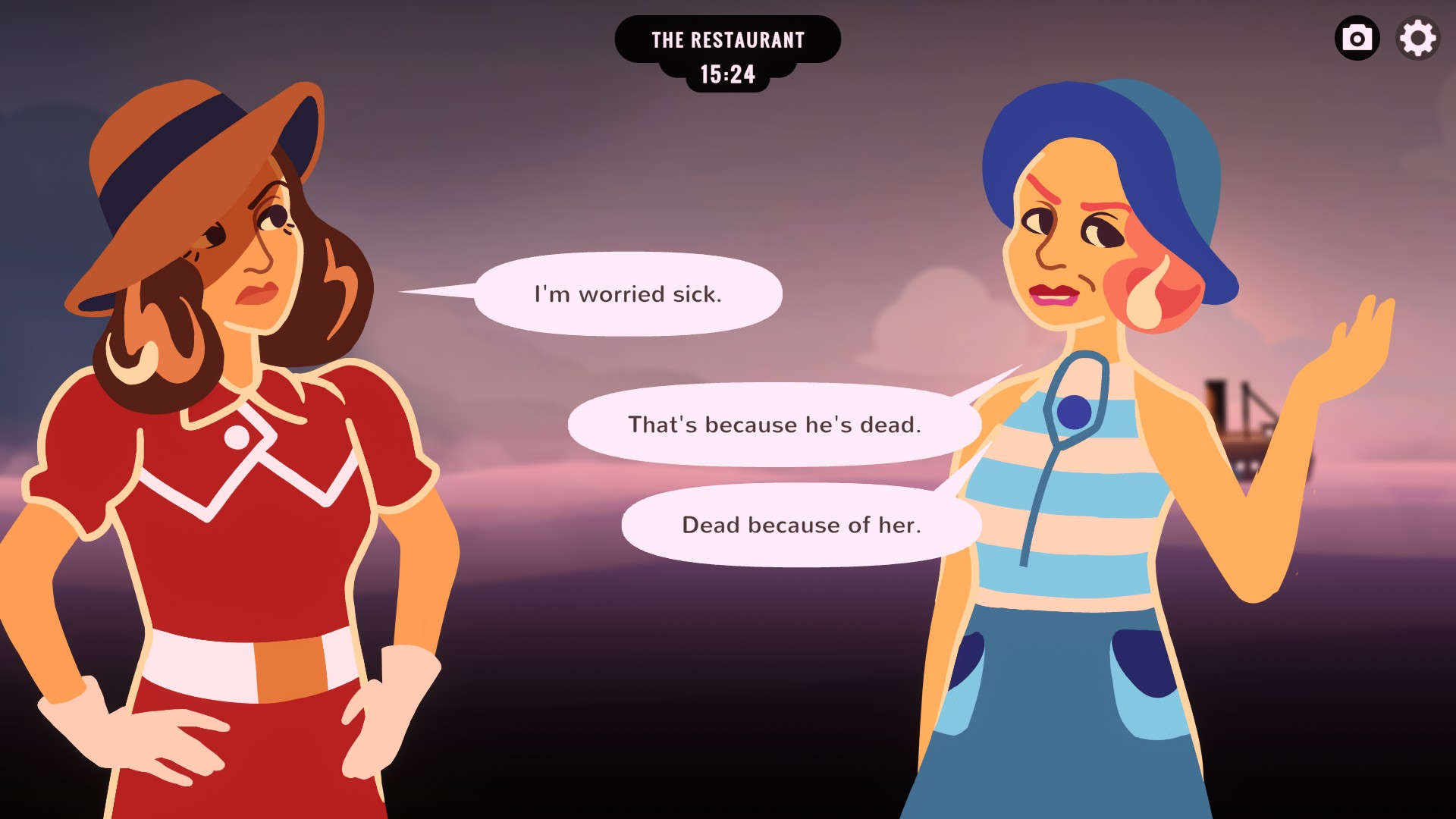1456x819 pixels.
Task: Pick the line 'Dead because of her.'
Action: (800, 524)
